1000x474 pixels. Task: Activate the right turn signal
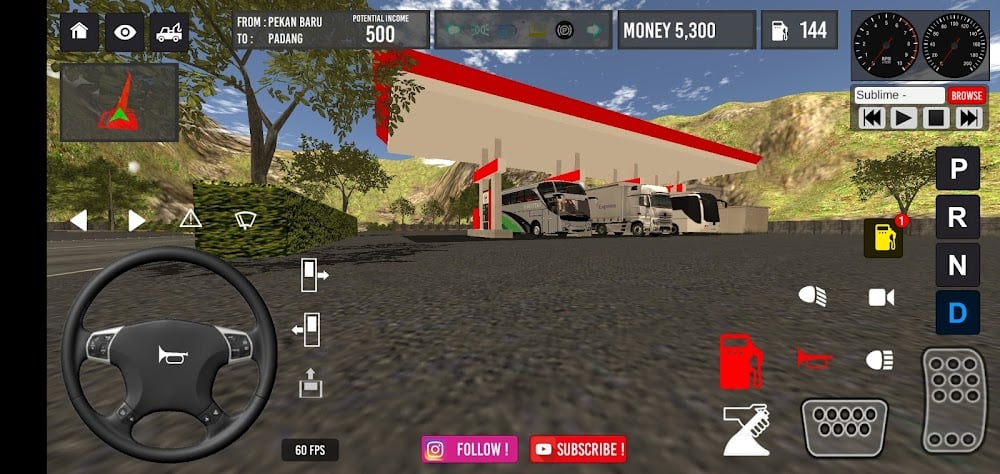pyautogui.click(x=136, y=220)
